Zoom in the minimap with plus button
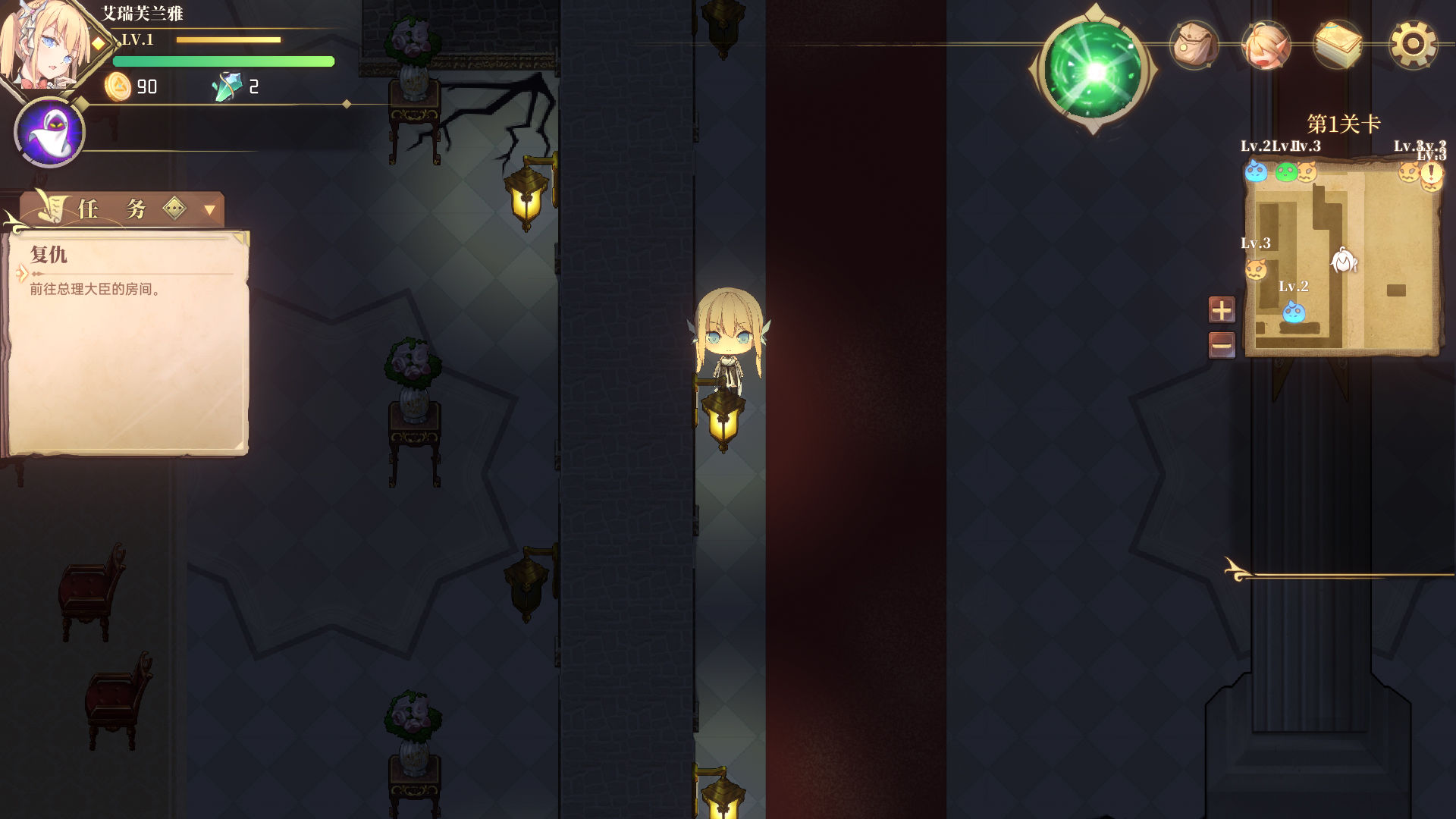The image size is (1456, 819). [x=1221, y=309]
